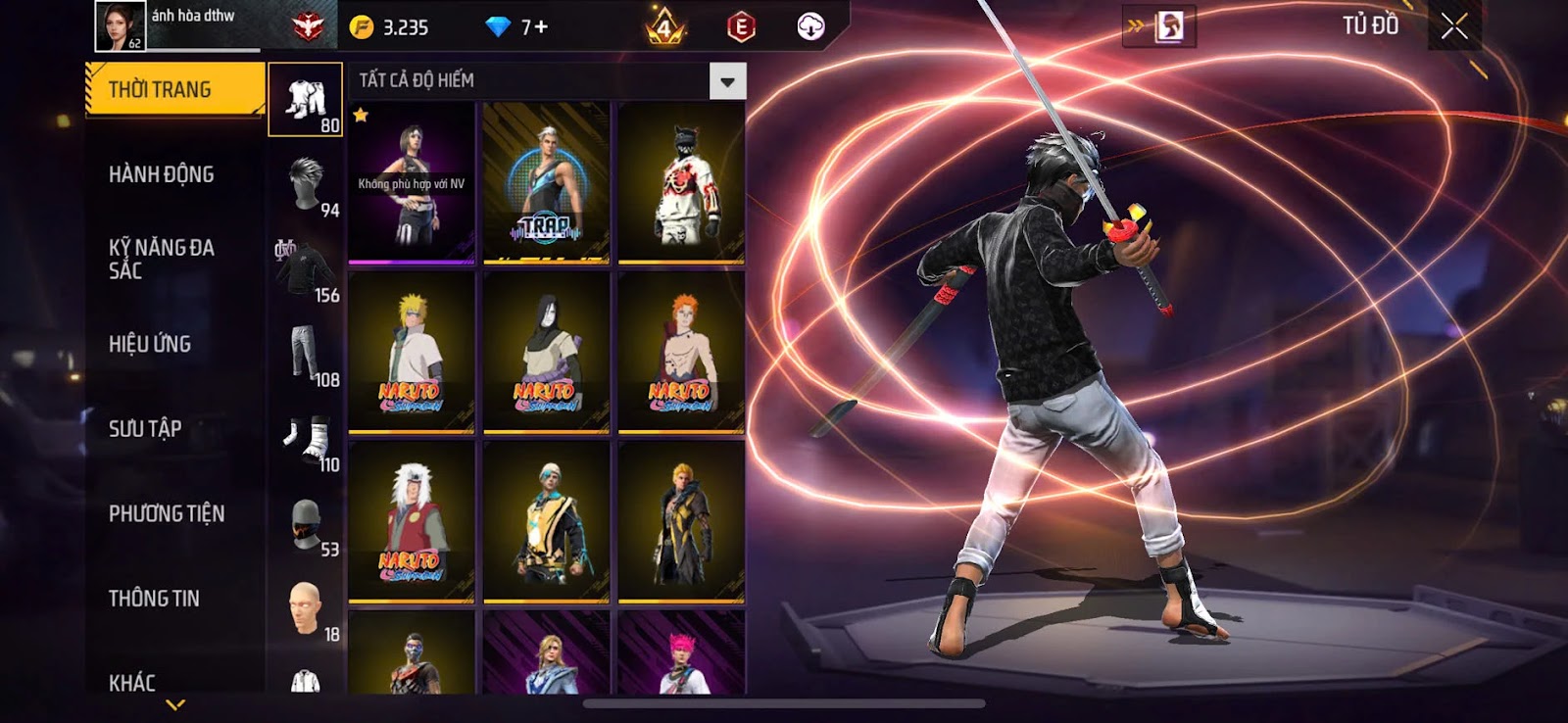Open the SƯU TẬP tab
The height and width of the screenshot is (723, 1568).
[x=145, y=428]
